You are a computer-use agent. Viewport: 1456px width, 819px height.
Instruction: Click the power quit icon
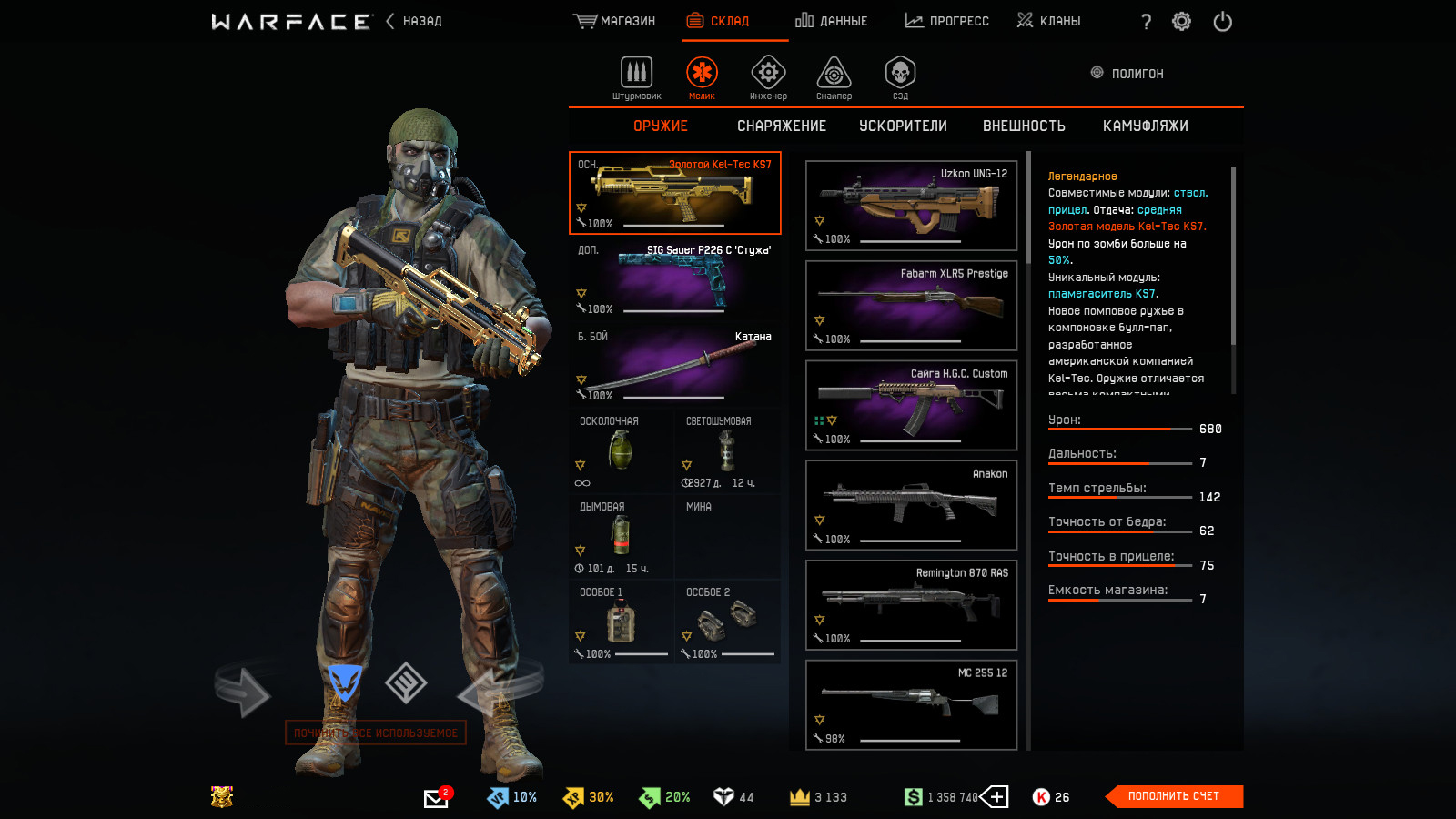point(1222,22)
